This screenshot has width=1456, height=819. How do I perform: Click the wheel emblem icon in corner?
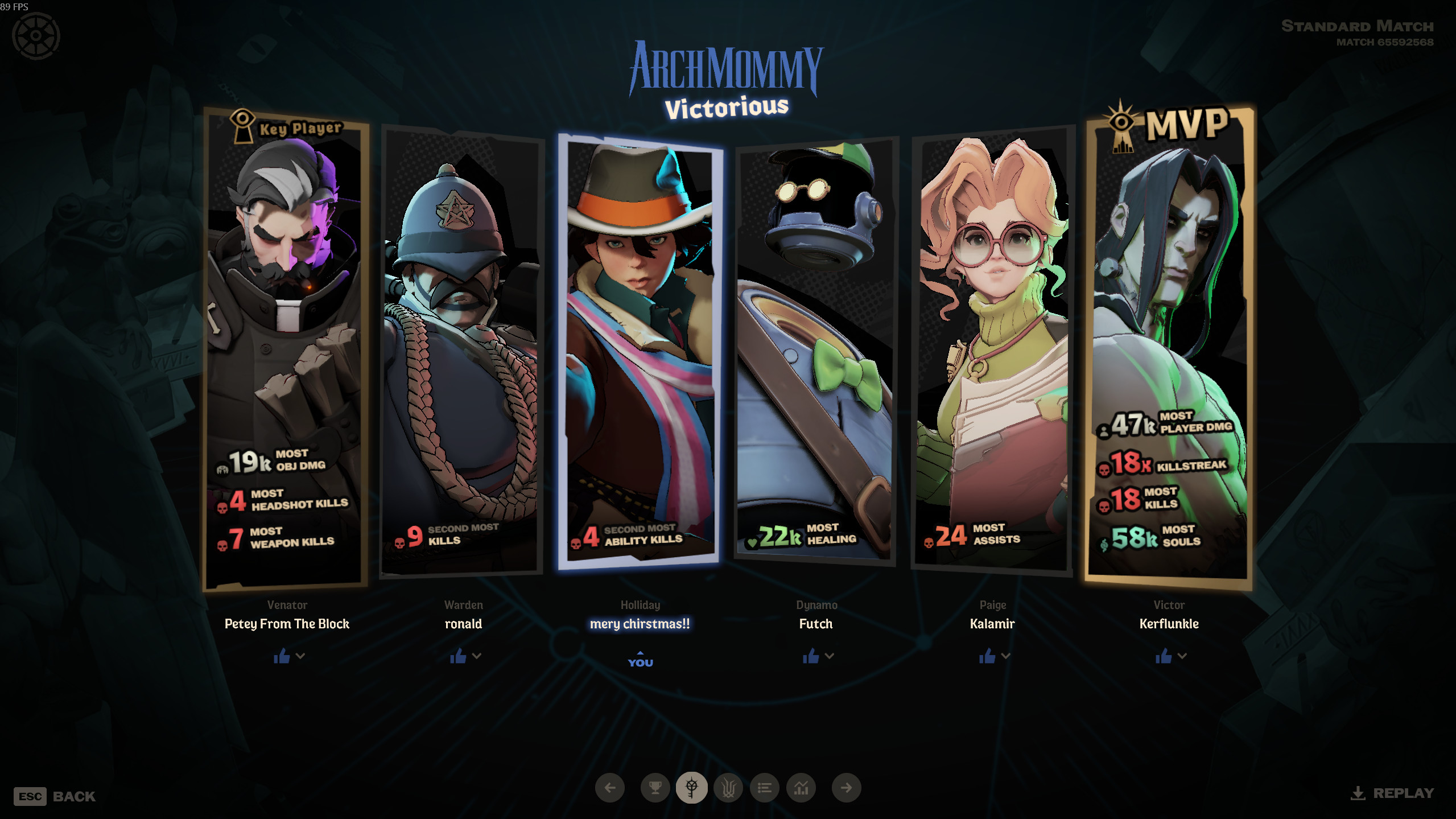[x=36, y=36]
